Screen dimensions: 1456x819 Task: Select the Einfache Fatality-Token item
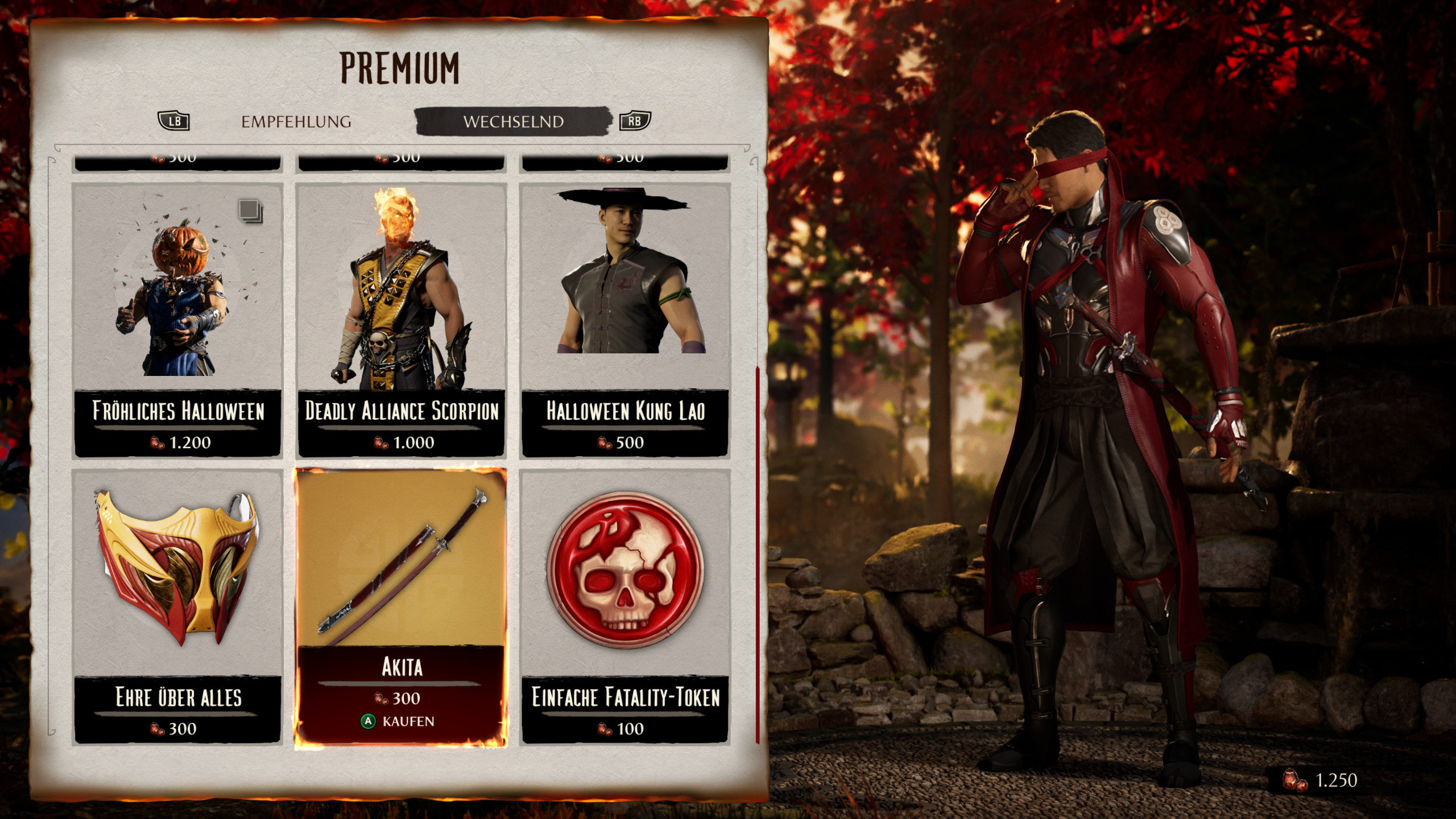(x=625, y=606)
